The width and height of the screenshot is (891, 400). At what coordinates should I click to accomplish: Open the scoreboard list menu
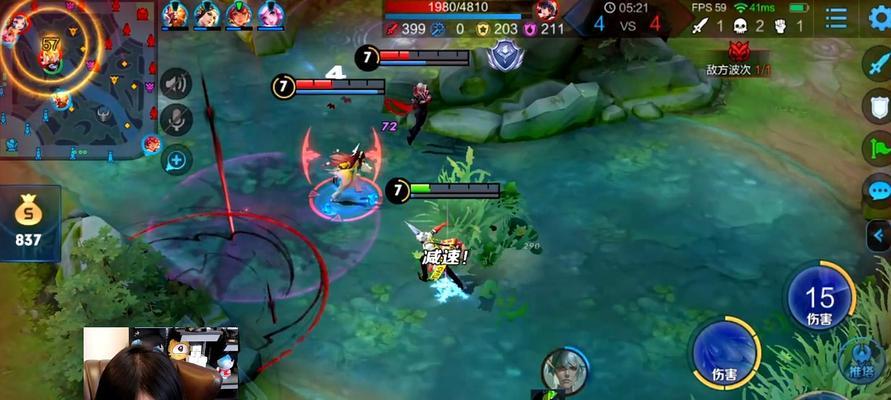coord(836,17)
